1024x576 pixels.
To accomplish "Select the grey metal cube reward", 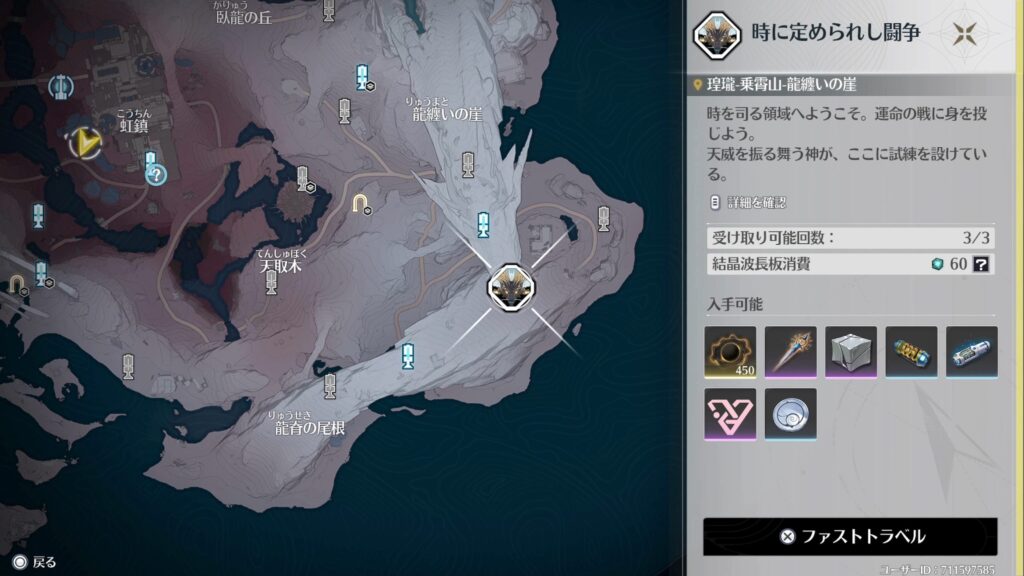I will click(x=850, y=352).
